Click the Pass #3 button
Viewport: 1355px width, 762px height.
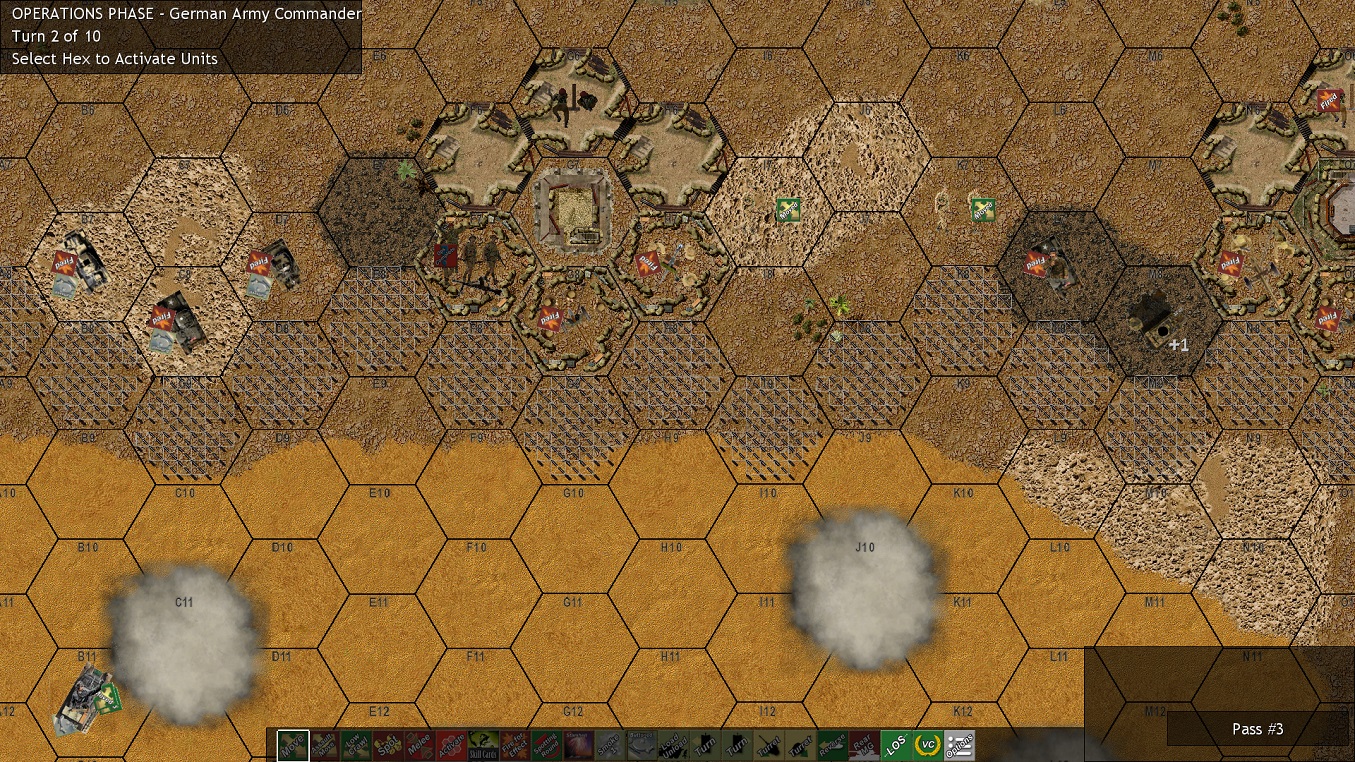tap(1257, 729)
